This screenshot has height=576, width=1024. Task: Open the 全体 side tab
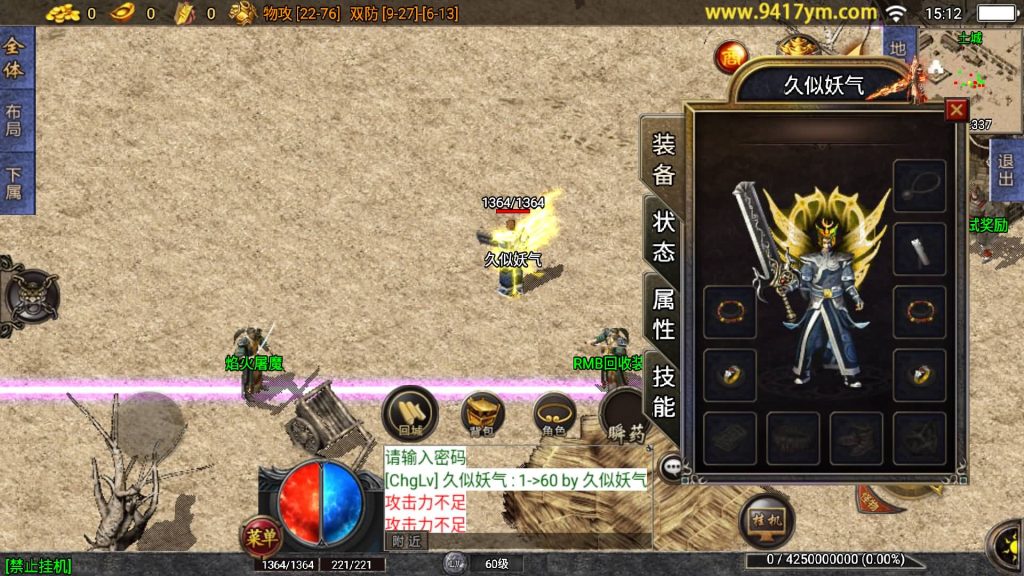pos(15,59)
